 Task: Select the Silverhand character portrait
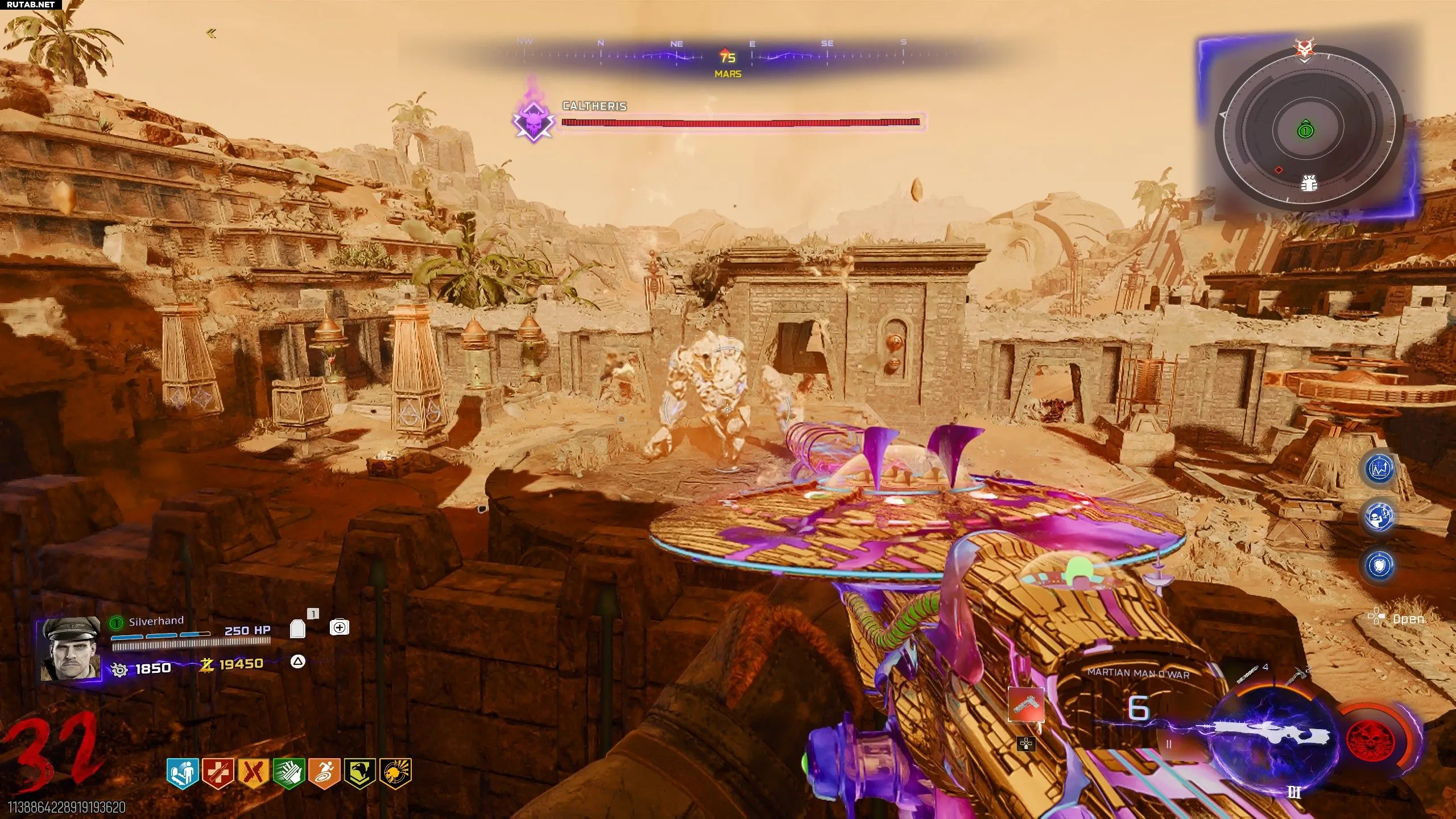point(70,650)
